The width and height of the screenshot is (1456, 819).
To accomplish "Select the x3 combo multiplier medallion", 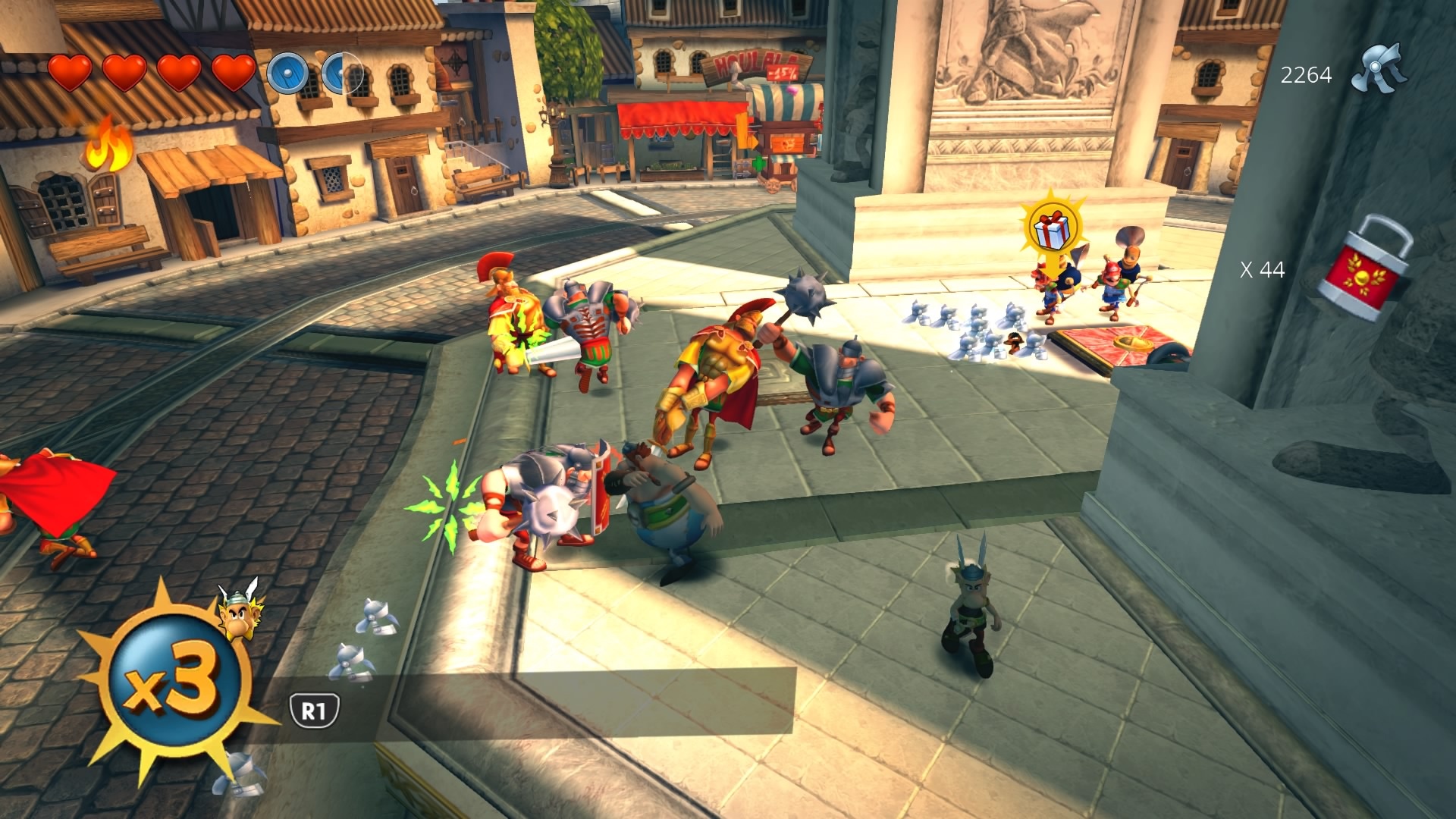I will pos(174,681).
